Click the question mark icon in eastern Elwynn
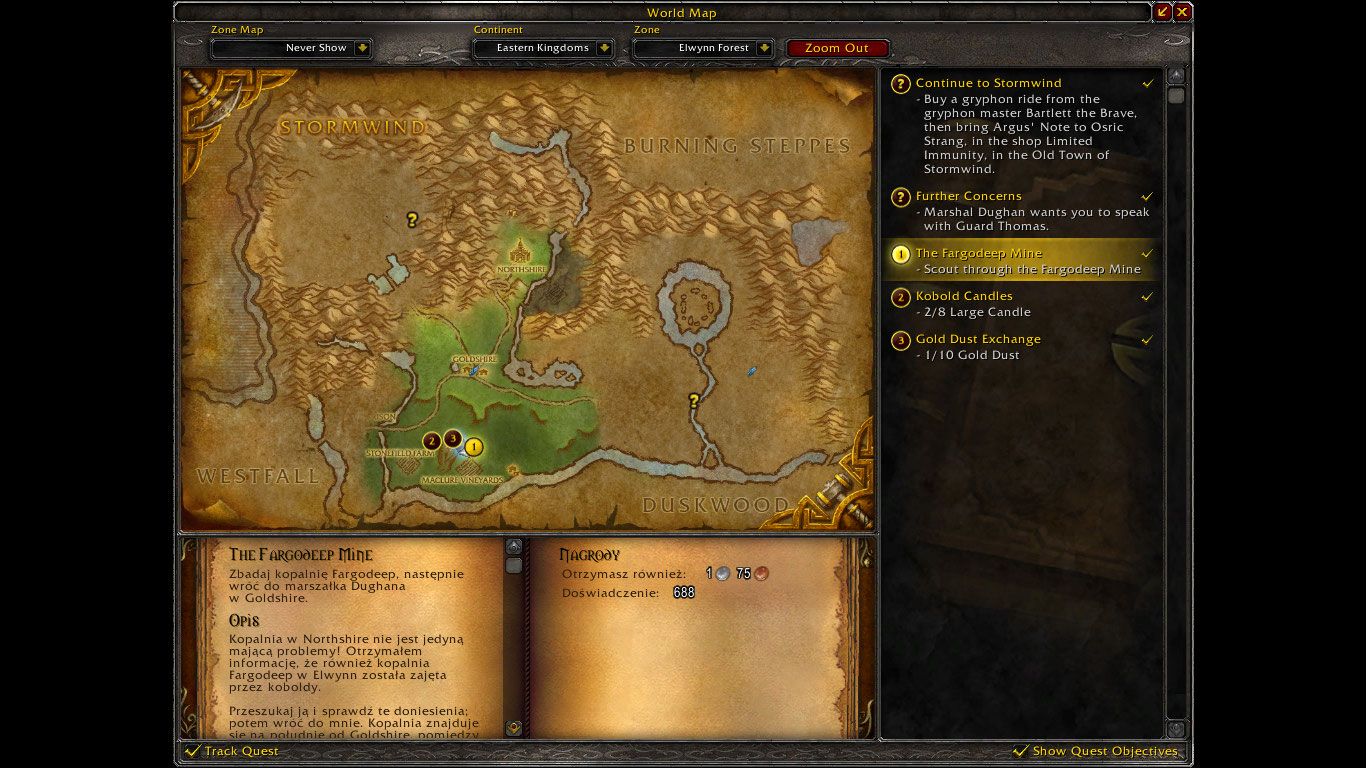 coord(693,398)
